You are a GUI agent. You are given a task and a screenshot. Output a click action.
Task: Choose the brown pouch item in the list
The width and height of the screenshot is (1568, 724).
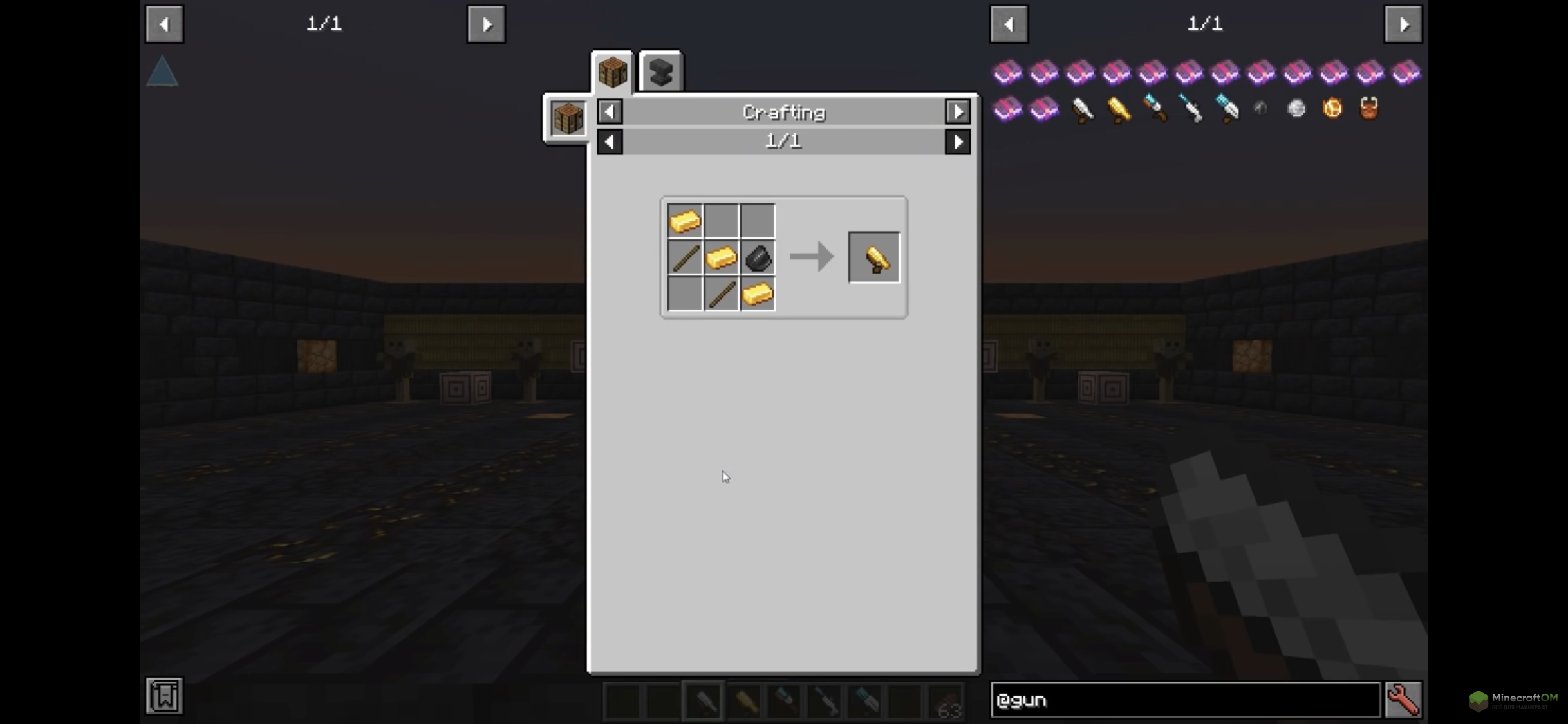pyautogui.click(x=1369, y=109)
